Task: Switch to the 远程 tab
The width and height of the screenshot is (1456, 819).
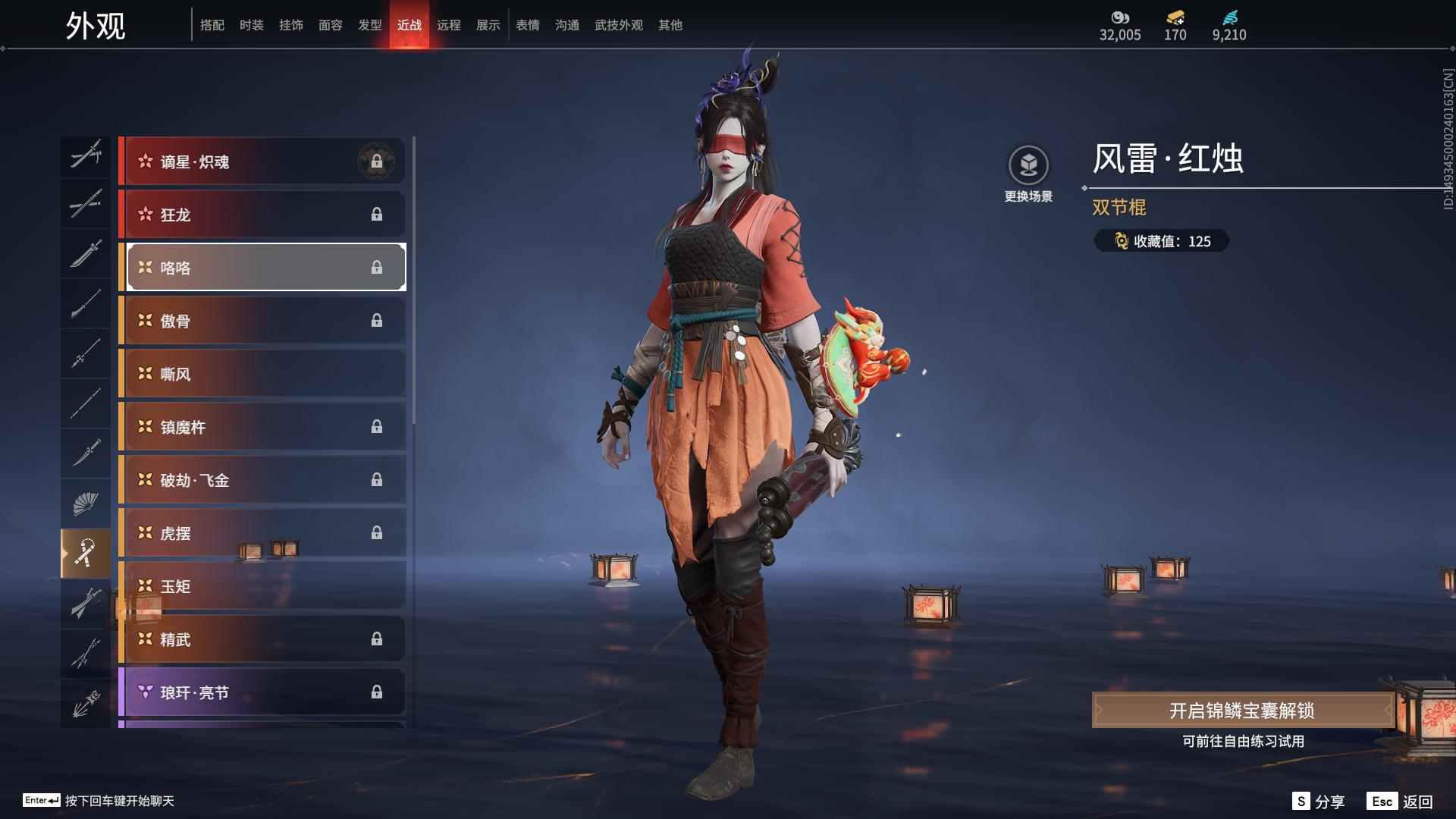Action: point(449,25)
